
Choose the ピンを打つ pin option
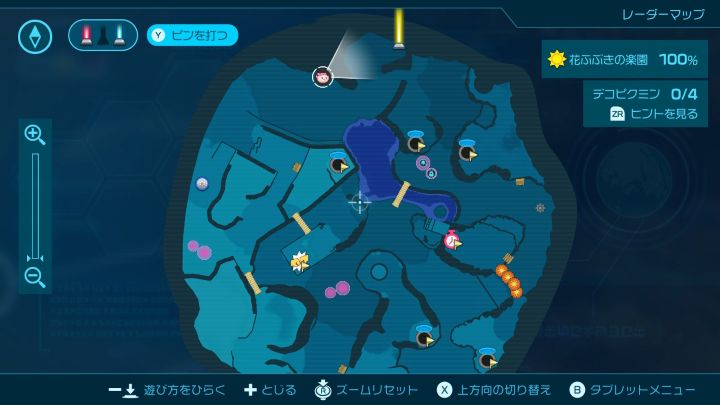tap(194, 36)
